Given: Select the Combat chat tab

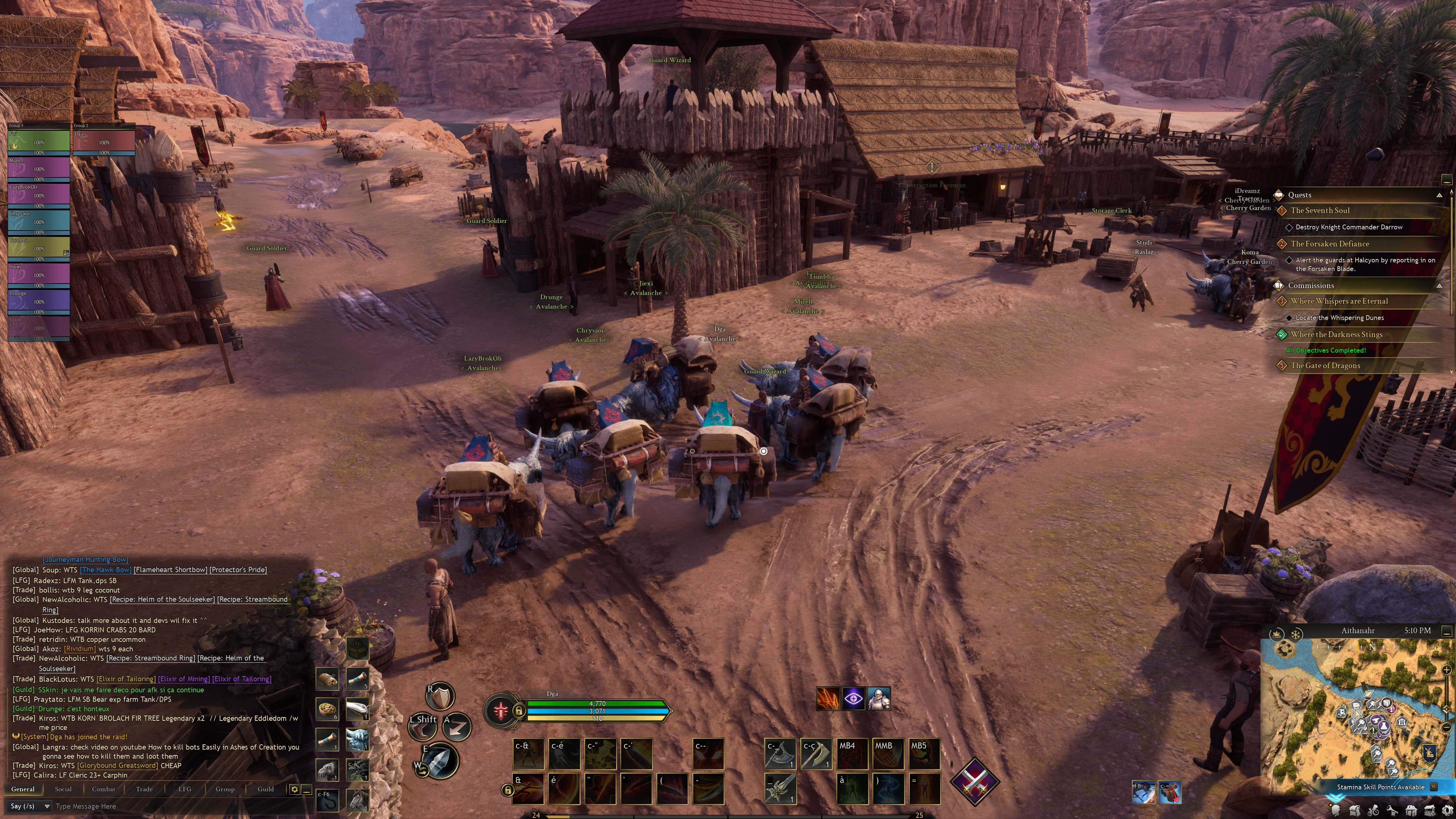Looking at the screenshot, I should 104,789.
